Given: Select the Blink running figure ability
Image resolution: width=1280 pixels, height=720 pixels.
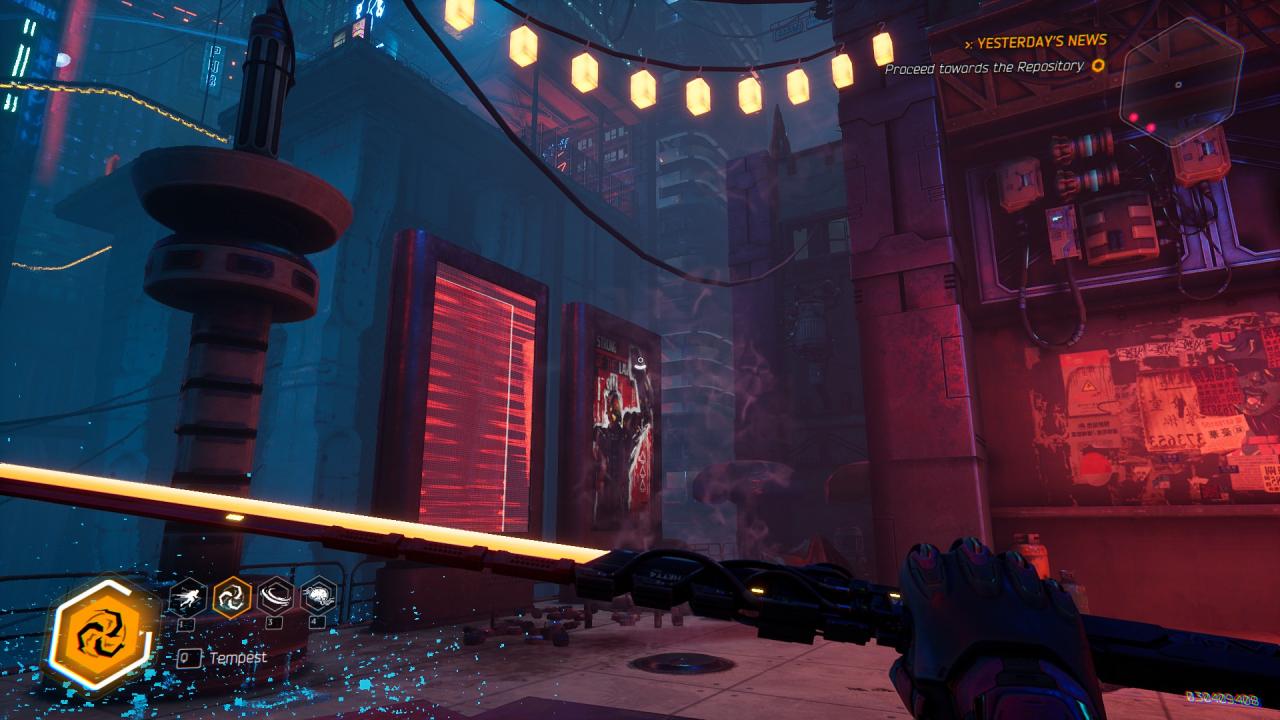Looking at the screenshot, I should (188, 598).
